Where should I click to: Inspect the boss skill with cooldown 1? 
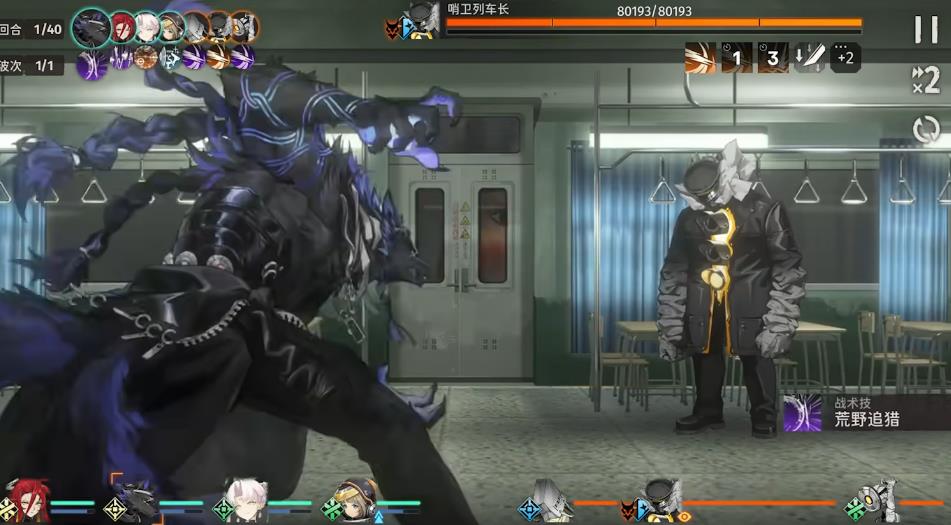pos(737,57)
